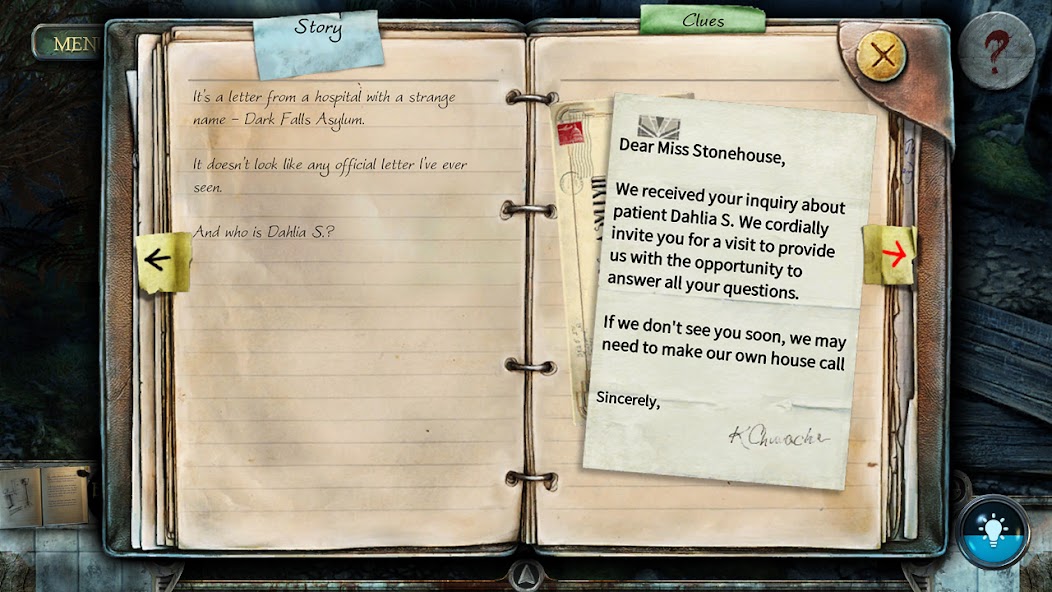1052x592 pixels.
Task: Open the journal book icon
Action: coord(45,496)
